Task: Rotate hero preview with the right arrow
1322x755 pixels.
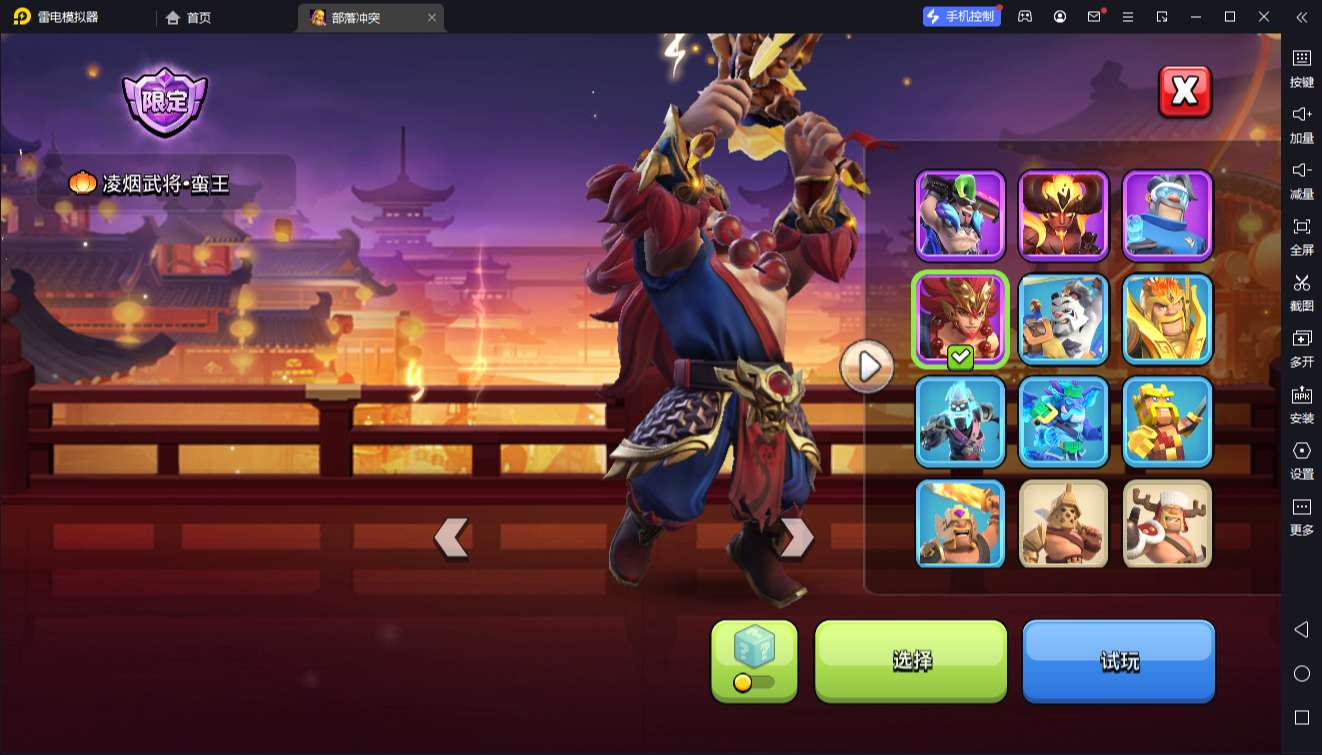Action: pos(796,538)
